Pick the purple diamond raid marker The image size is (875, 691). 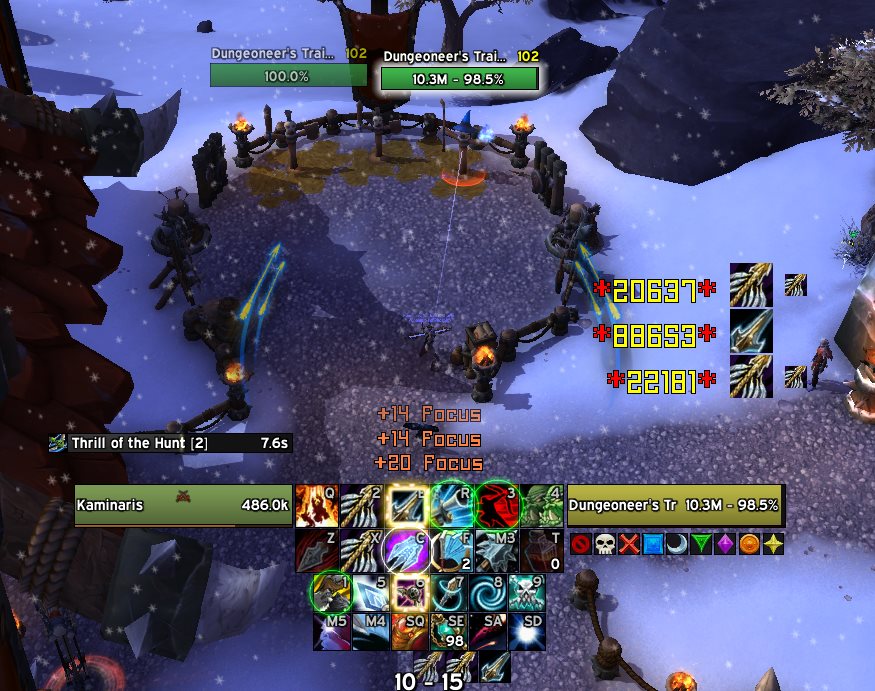click(x=728, y=544)
